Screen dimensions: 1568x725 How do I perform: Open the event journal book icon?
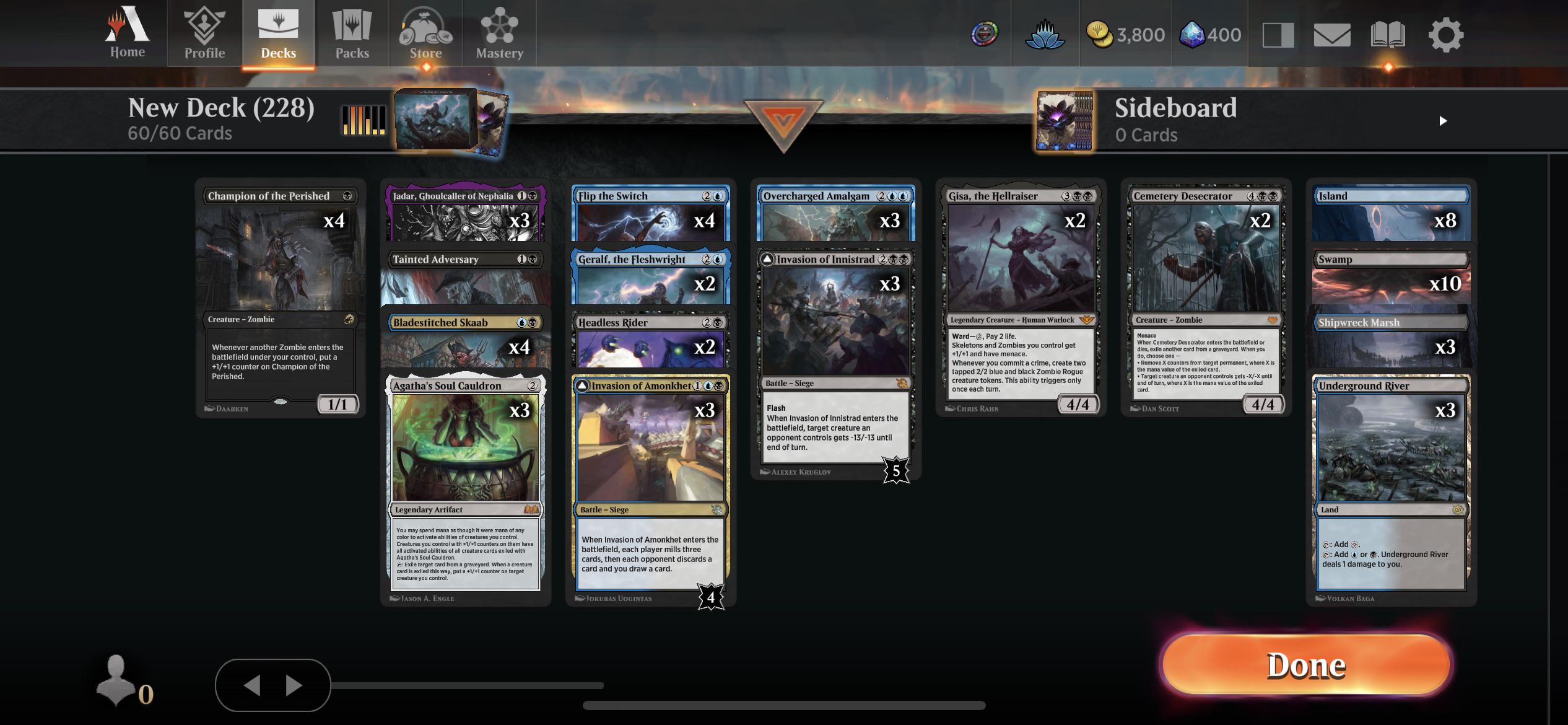[x=1389, y=35]
